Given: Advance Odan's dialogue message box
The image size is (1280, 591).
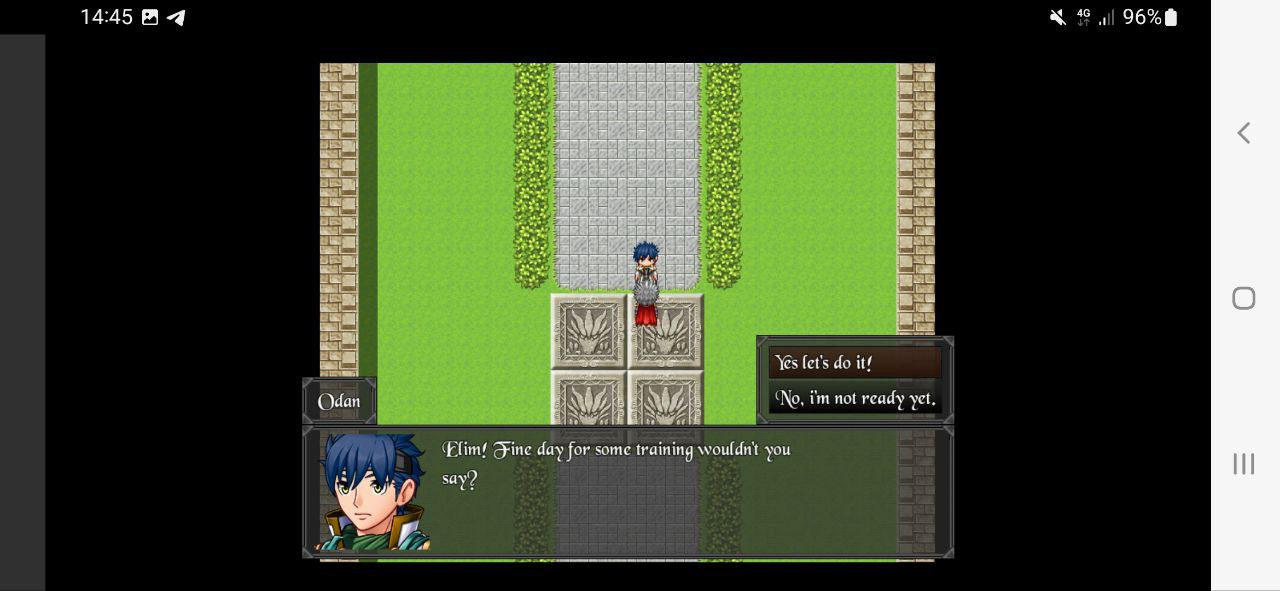Looking at the screenshot, I should (627, 491).
